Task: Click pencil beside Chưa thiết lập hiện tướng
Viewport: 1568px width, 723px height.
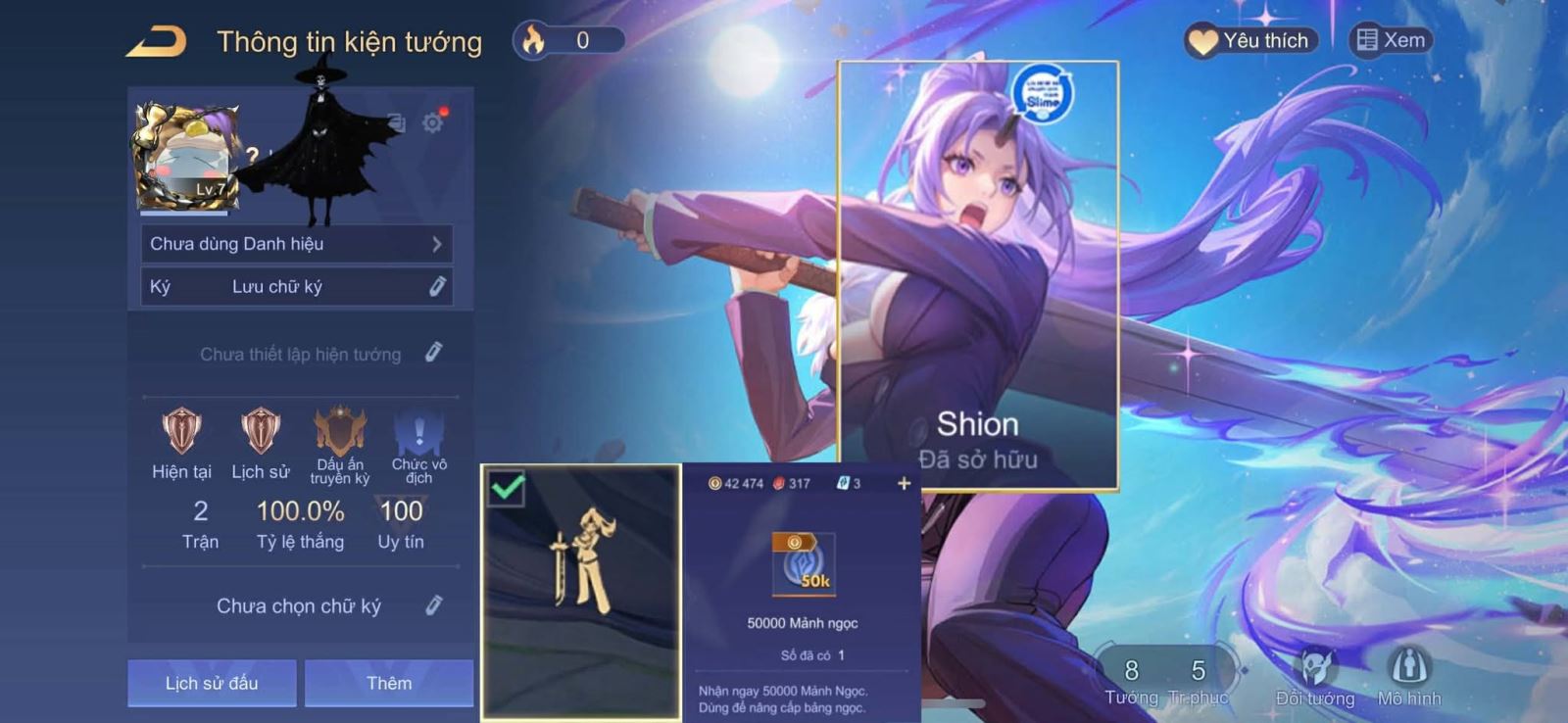Action: point(433,354)
